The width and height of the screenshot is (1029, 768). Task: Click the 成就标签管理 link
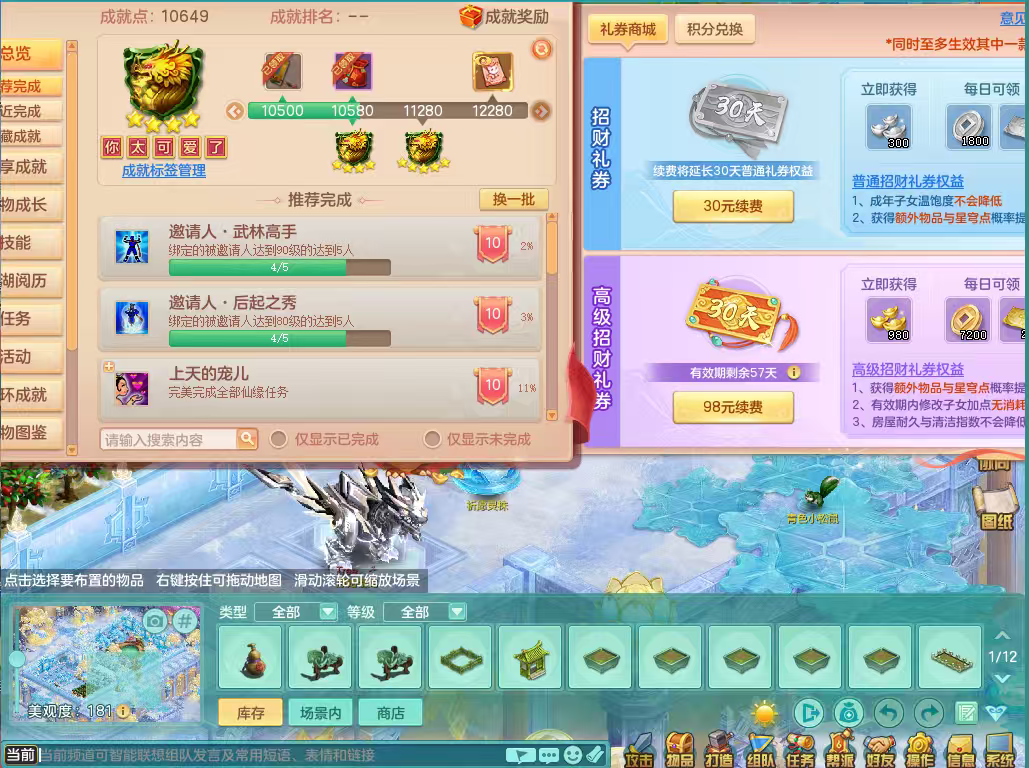tap(164, 171)
